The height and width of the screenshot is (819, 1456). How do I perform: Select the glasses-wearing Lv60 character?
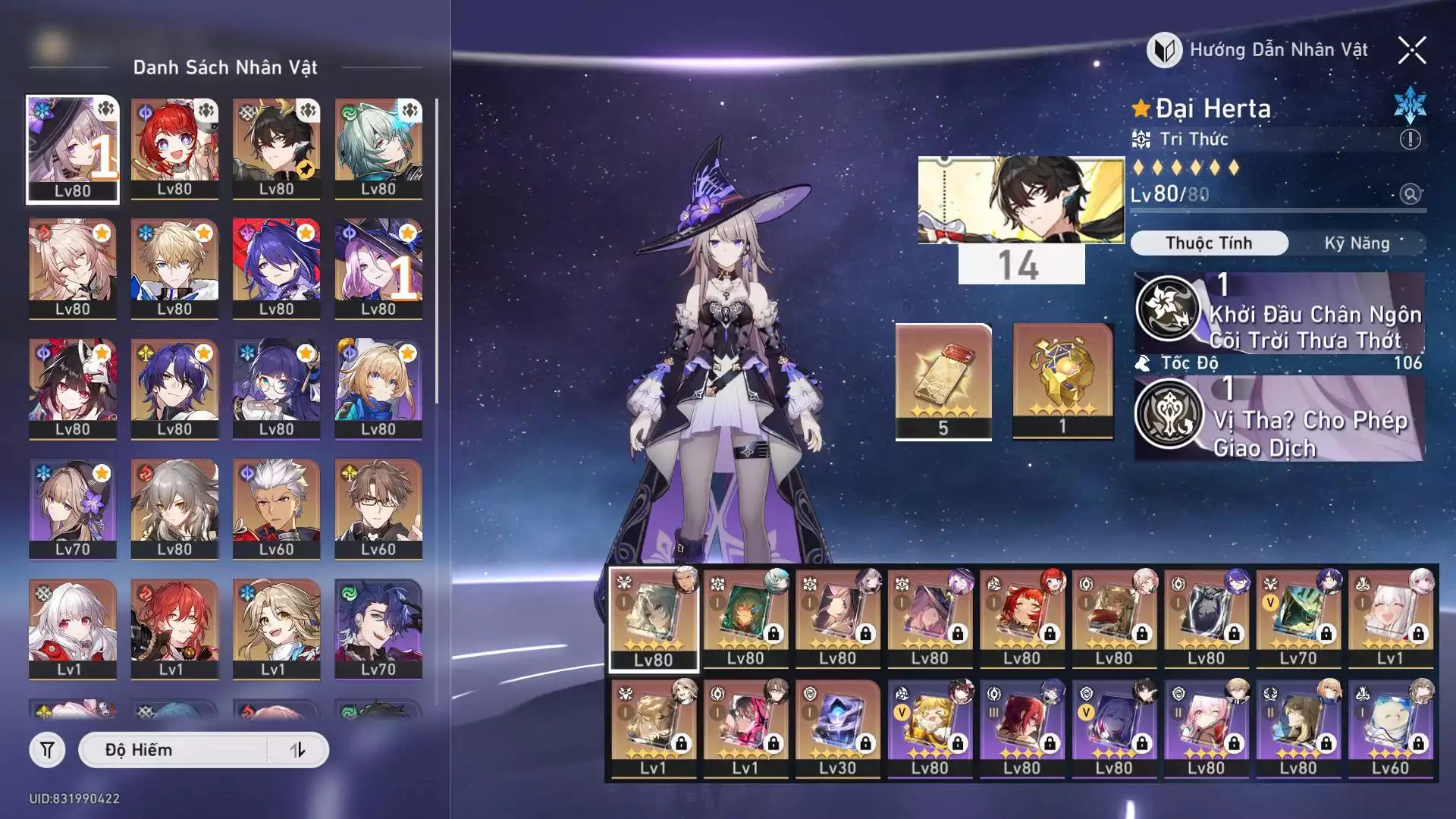coord(378,508)
